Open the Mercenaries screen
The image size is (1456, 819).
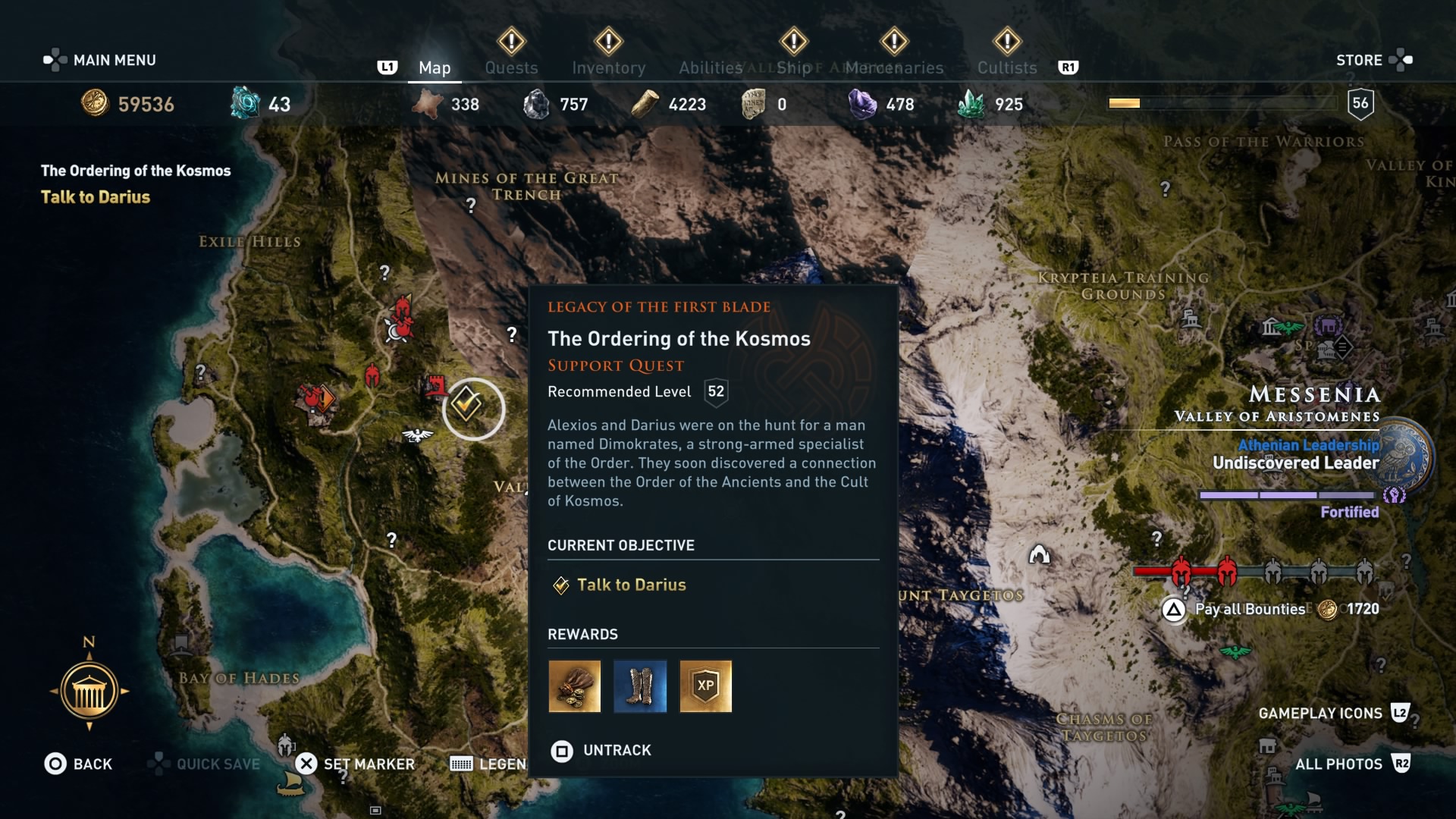click(x=895, y=67)
